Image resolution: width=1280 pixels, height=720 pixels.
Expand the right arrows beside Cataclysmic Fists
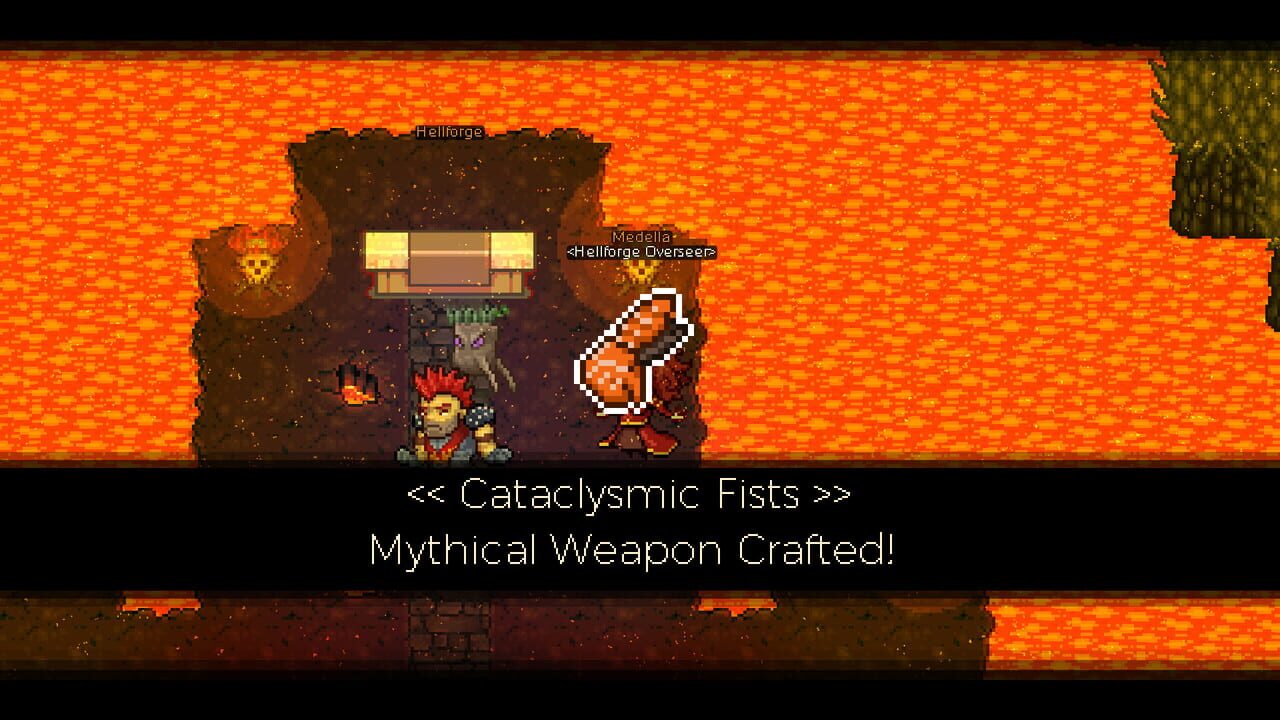[x=831, y=493]
